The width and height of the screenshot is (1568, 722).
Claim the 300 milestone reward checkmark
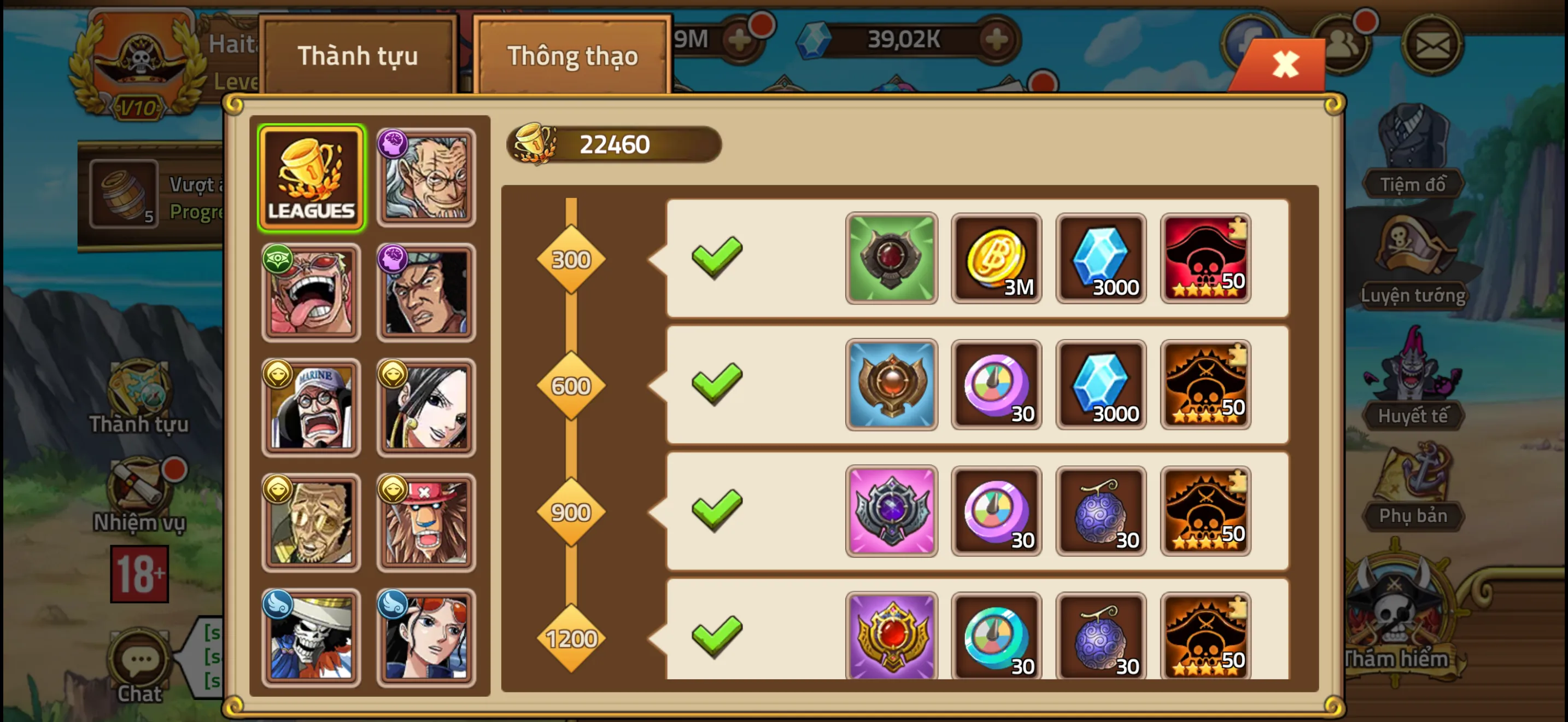point(717,258)
